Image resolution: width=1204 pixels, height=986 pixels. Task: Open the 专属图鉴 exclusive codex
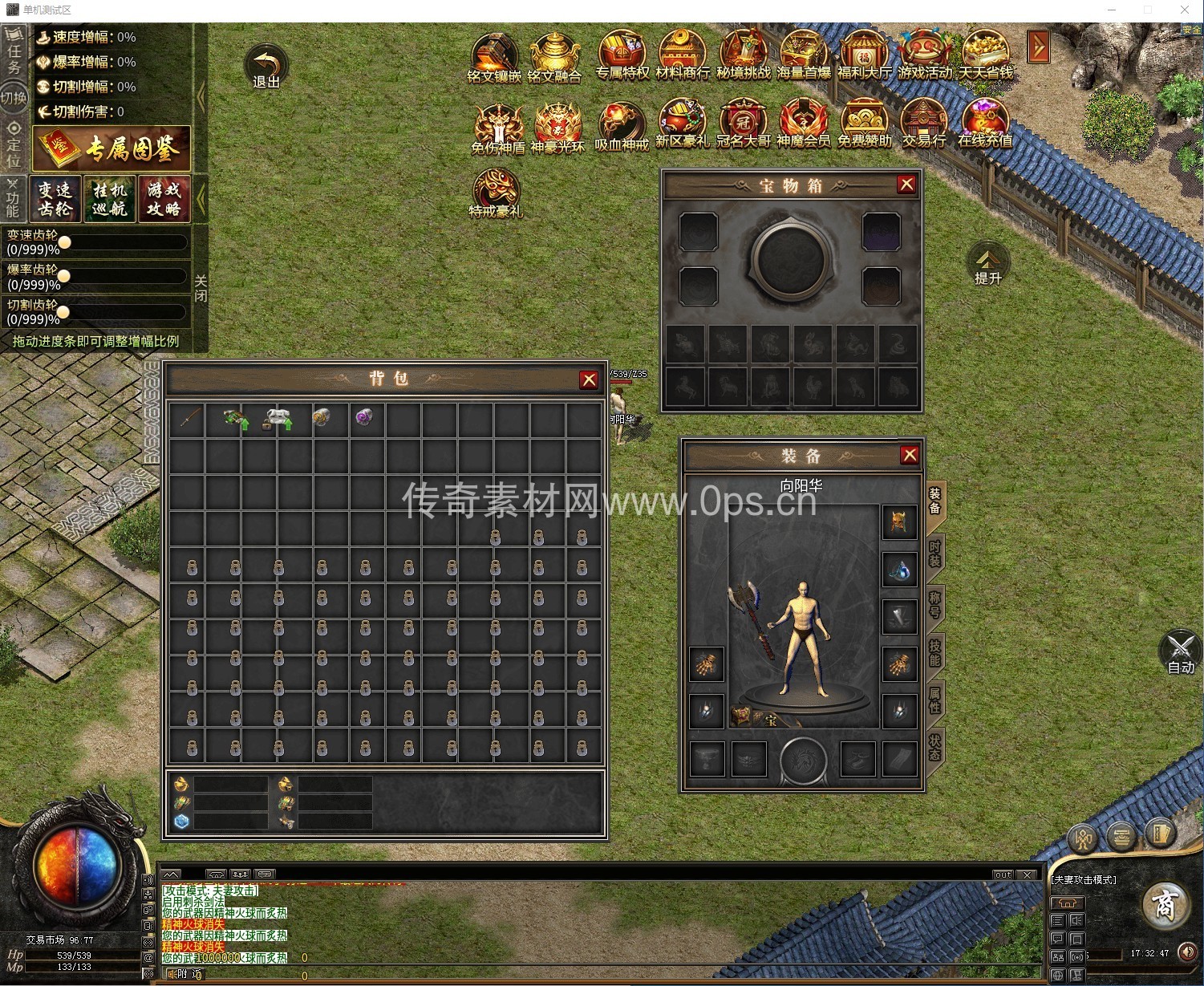[111, 148]
